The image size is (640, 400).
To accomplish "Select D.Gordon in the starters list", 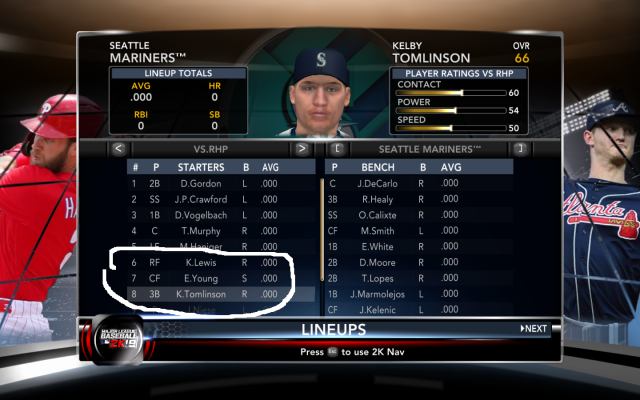I will click(x=199, y=184).
